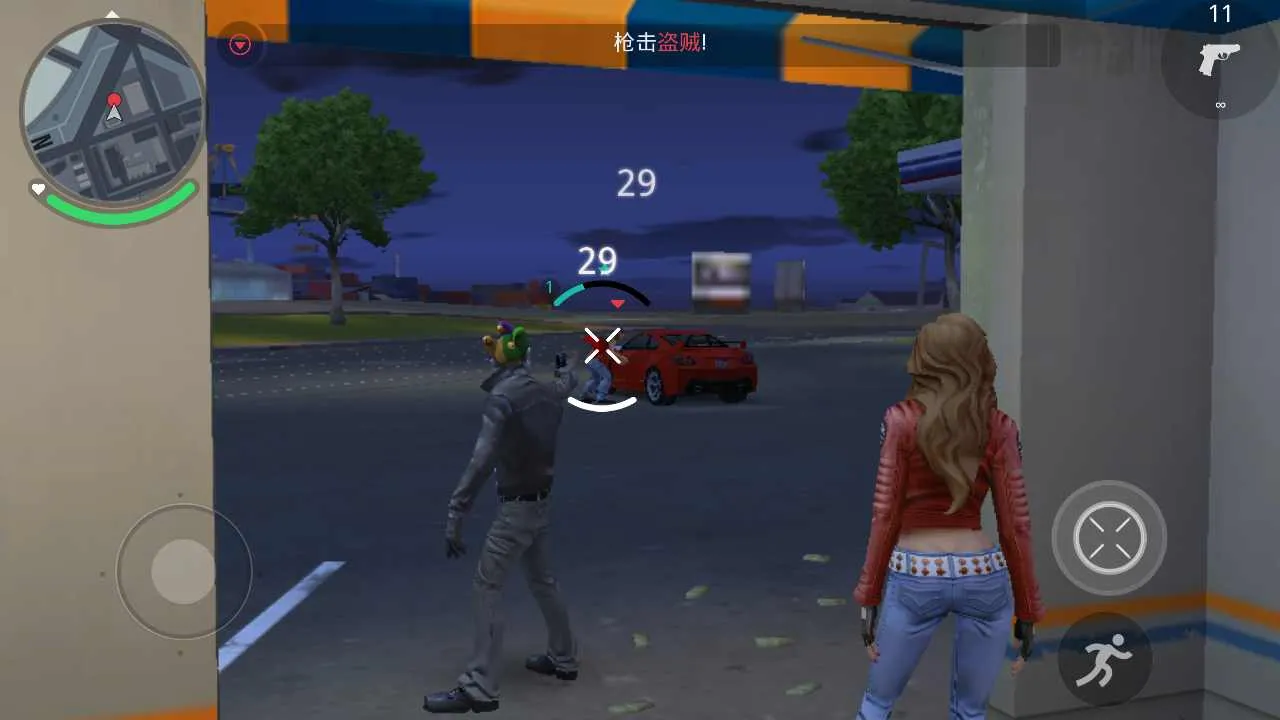Screen dimensions: 1280x720
Task: Tap the damage number 29 above the enemy
Action: pos(636,183)
